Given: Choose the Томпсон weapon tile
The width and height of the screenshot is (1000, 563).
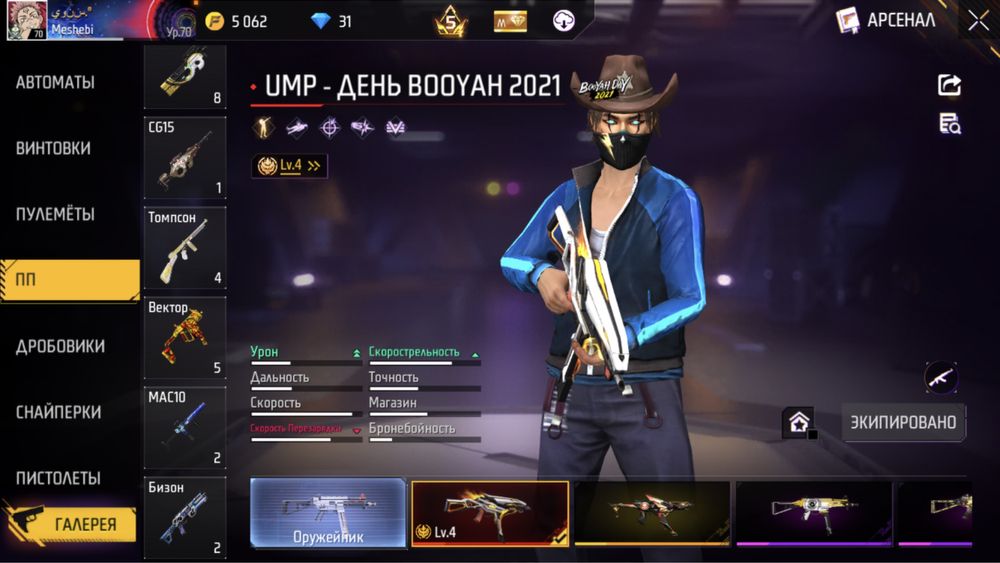Looking at the screenshot, I should point(185,248).
